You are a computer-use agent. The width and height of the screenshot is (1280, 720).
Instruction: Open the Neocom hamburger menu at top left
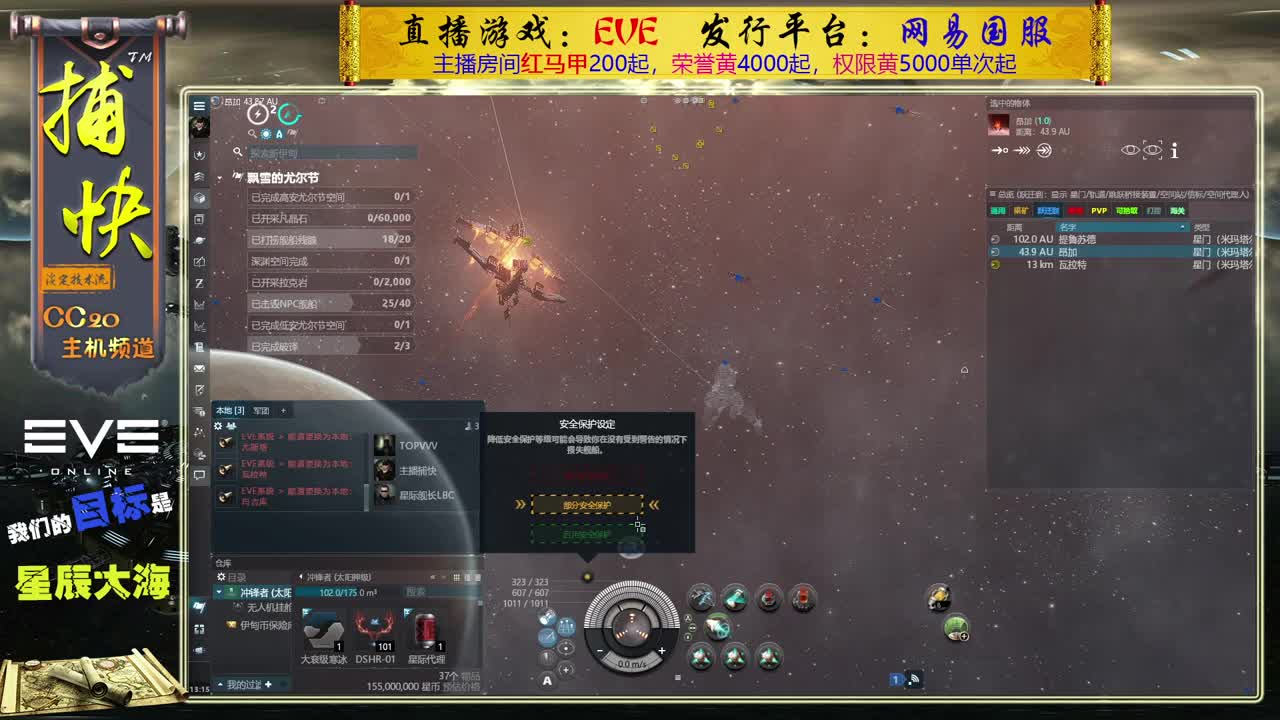(x=200, y=105)
